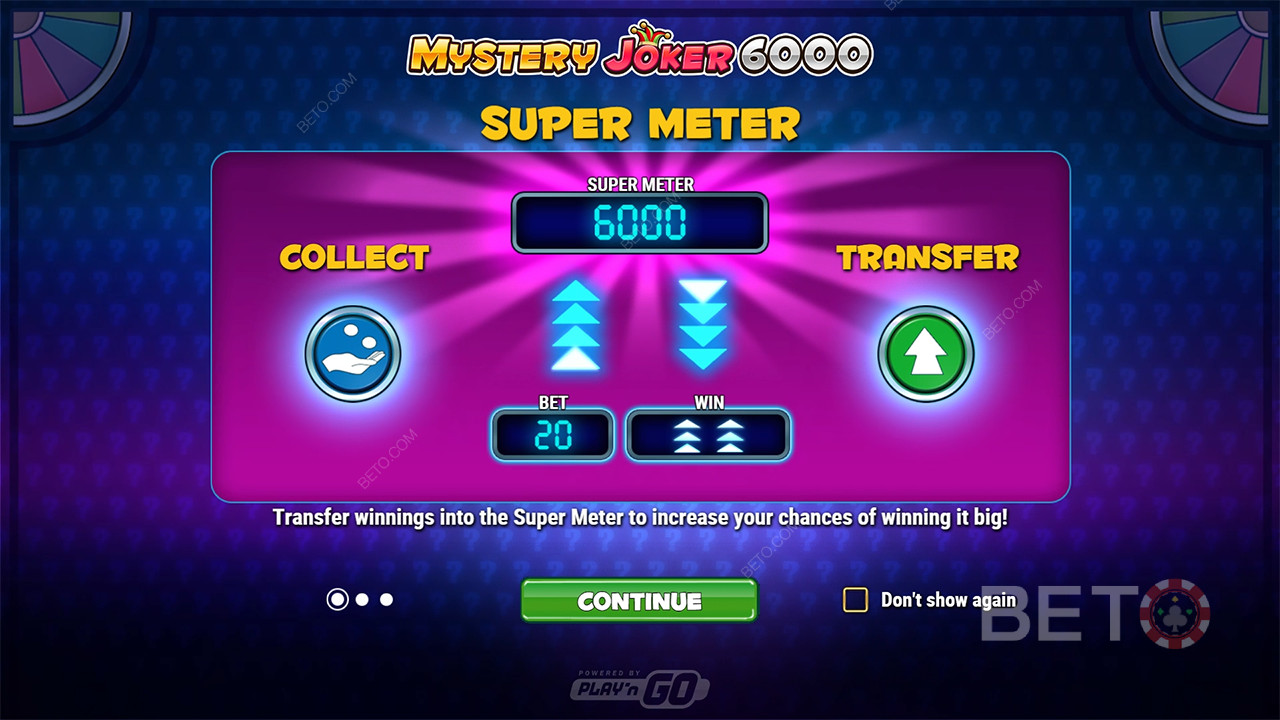Tick the Don't show again checkbox
The image size is (1280, 720).
[x=855, y=600]
